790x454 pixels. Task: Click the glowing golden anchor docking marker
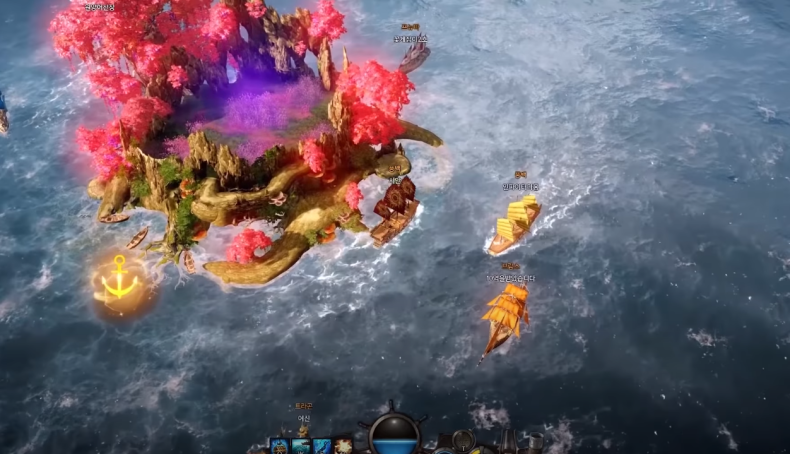pyautogui.click(x=119, y=282)
